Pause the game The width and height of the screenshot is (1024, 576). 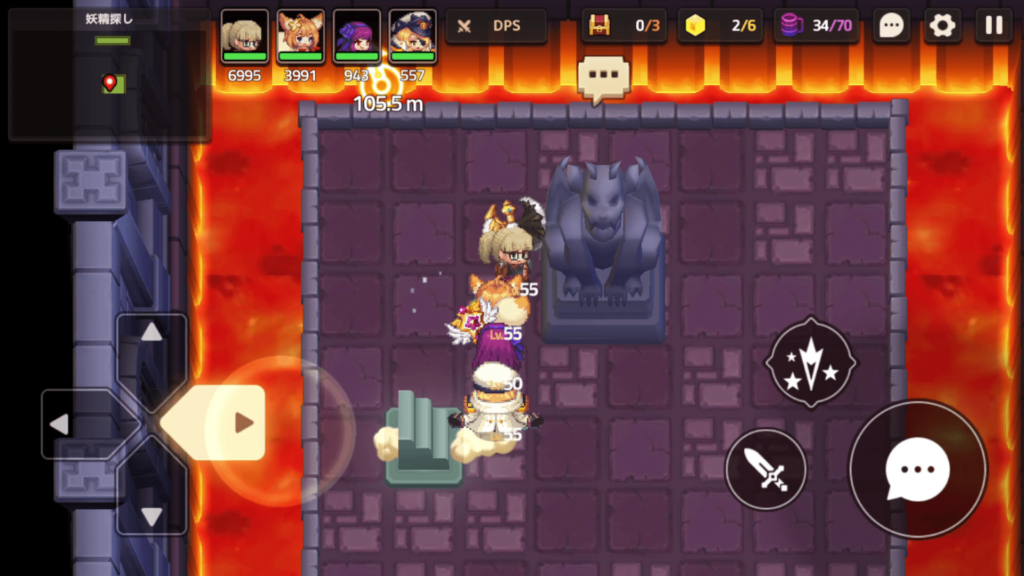pos(993,26)
